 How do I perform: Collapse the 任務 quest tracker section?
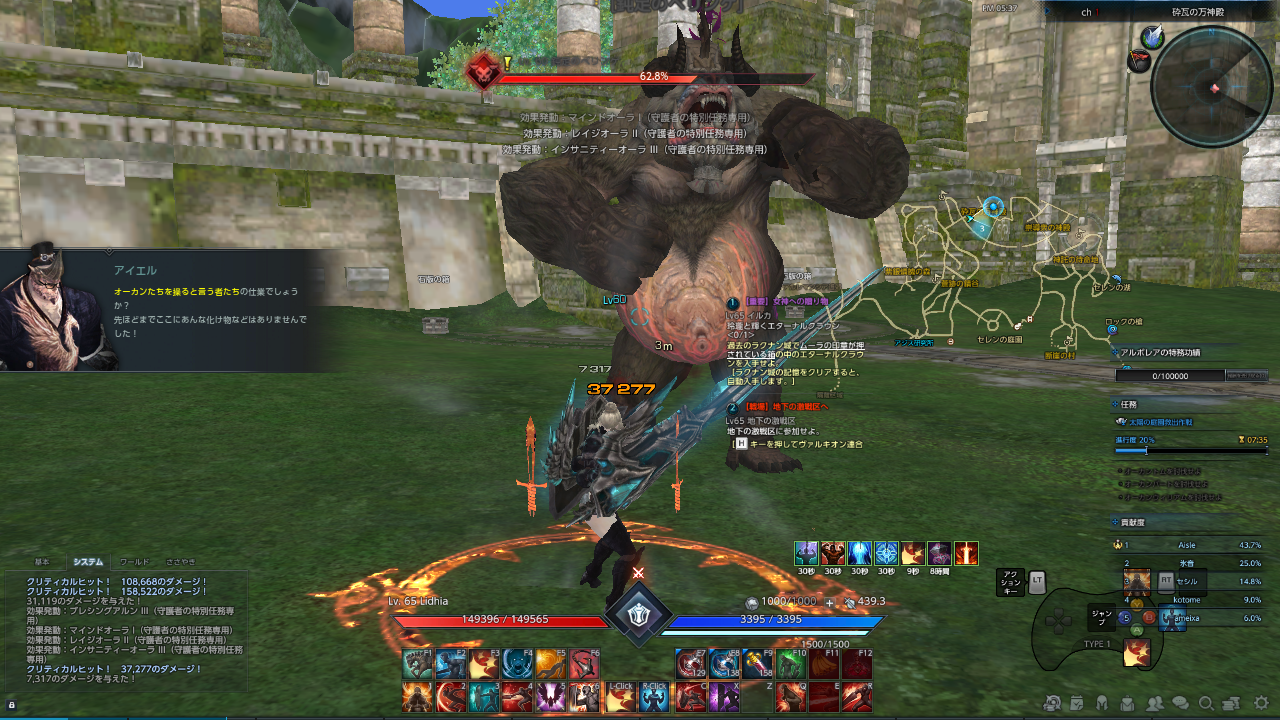[x=1115, y=404]
